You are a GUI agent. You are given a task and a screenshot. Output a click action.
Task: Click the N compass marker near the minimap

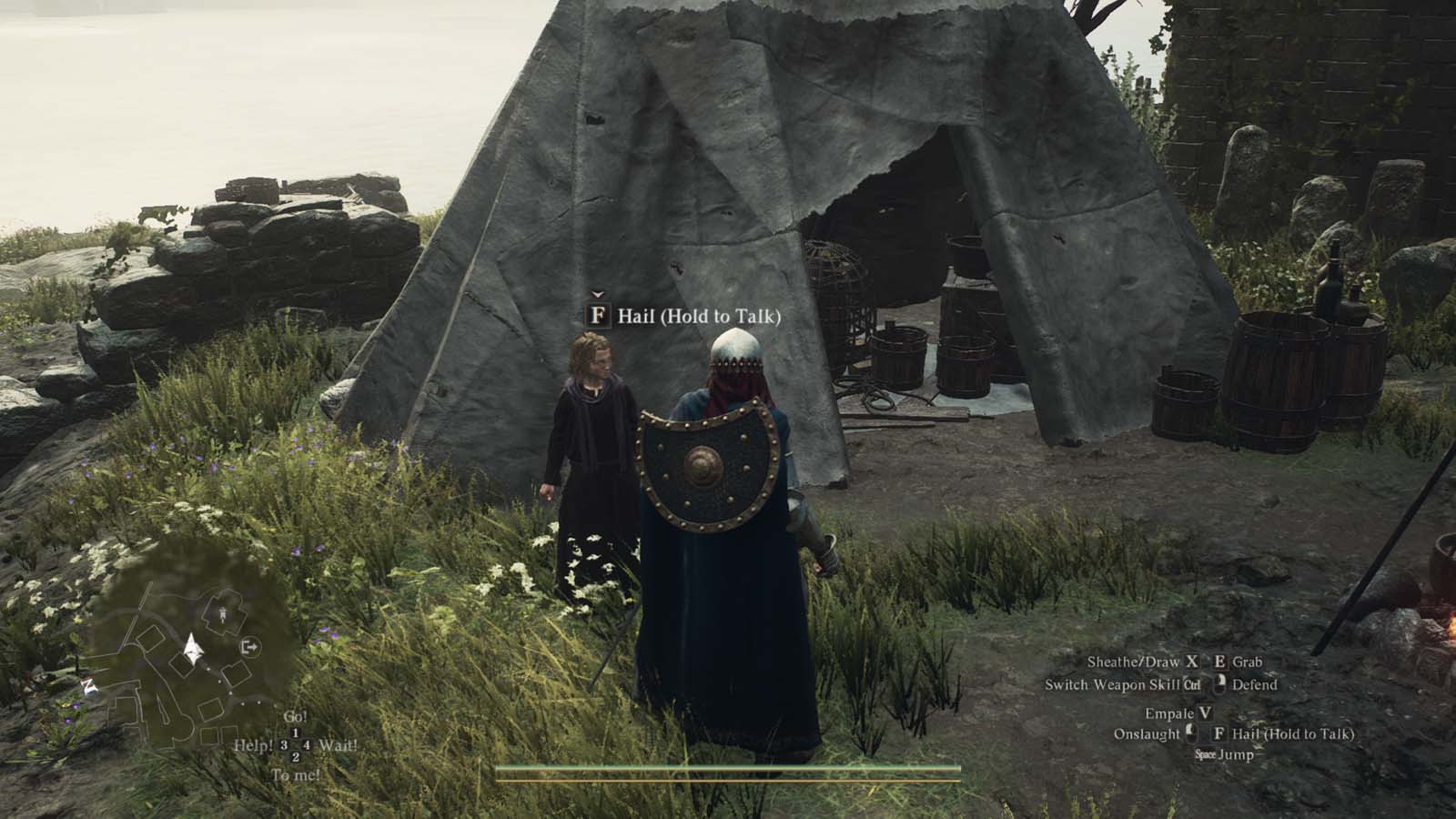coord(87,685)
